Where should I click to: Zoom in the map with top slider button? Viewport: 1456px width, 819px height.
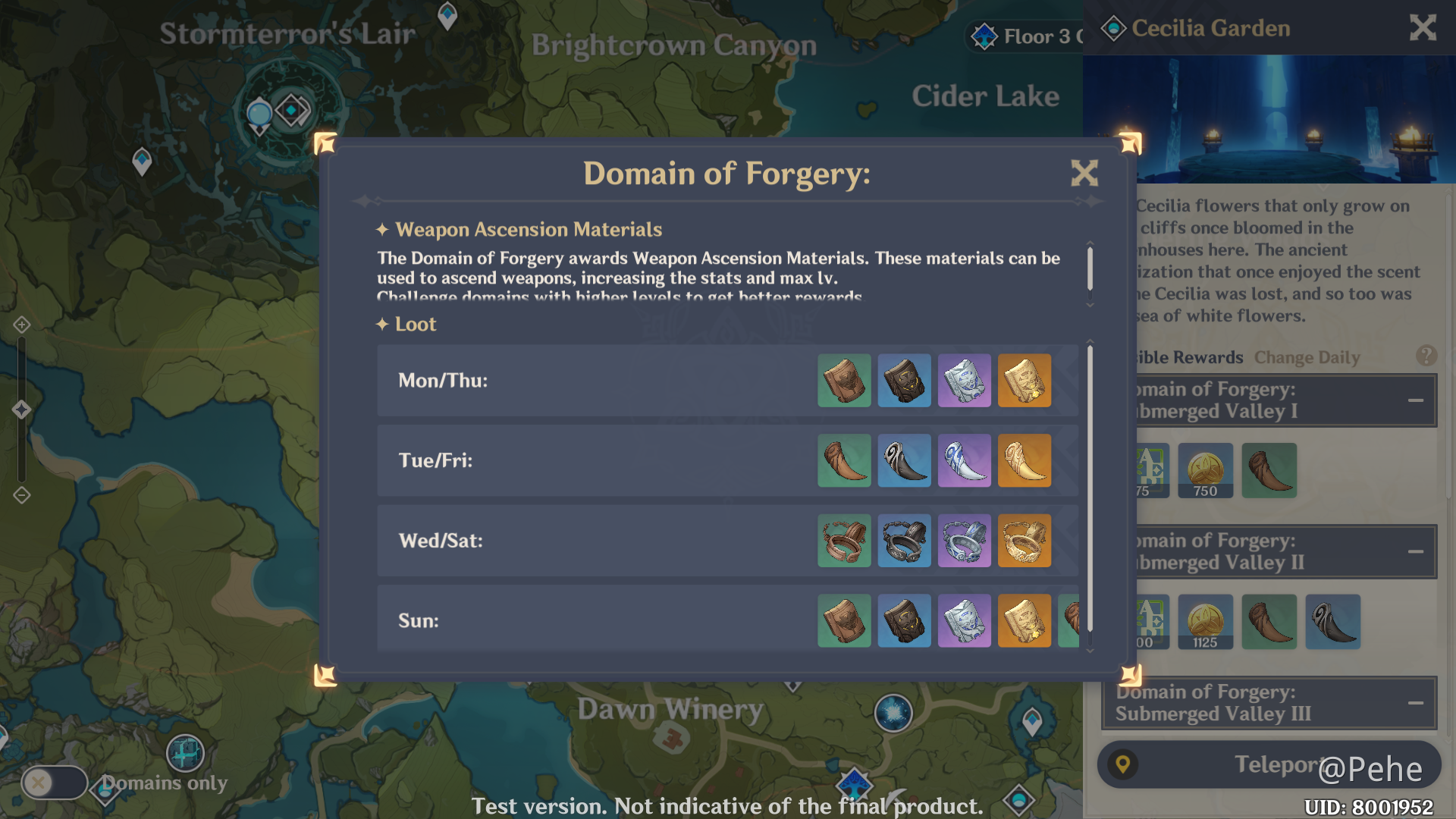coord(21,325)
